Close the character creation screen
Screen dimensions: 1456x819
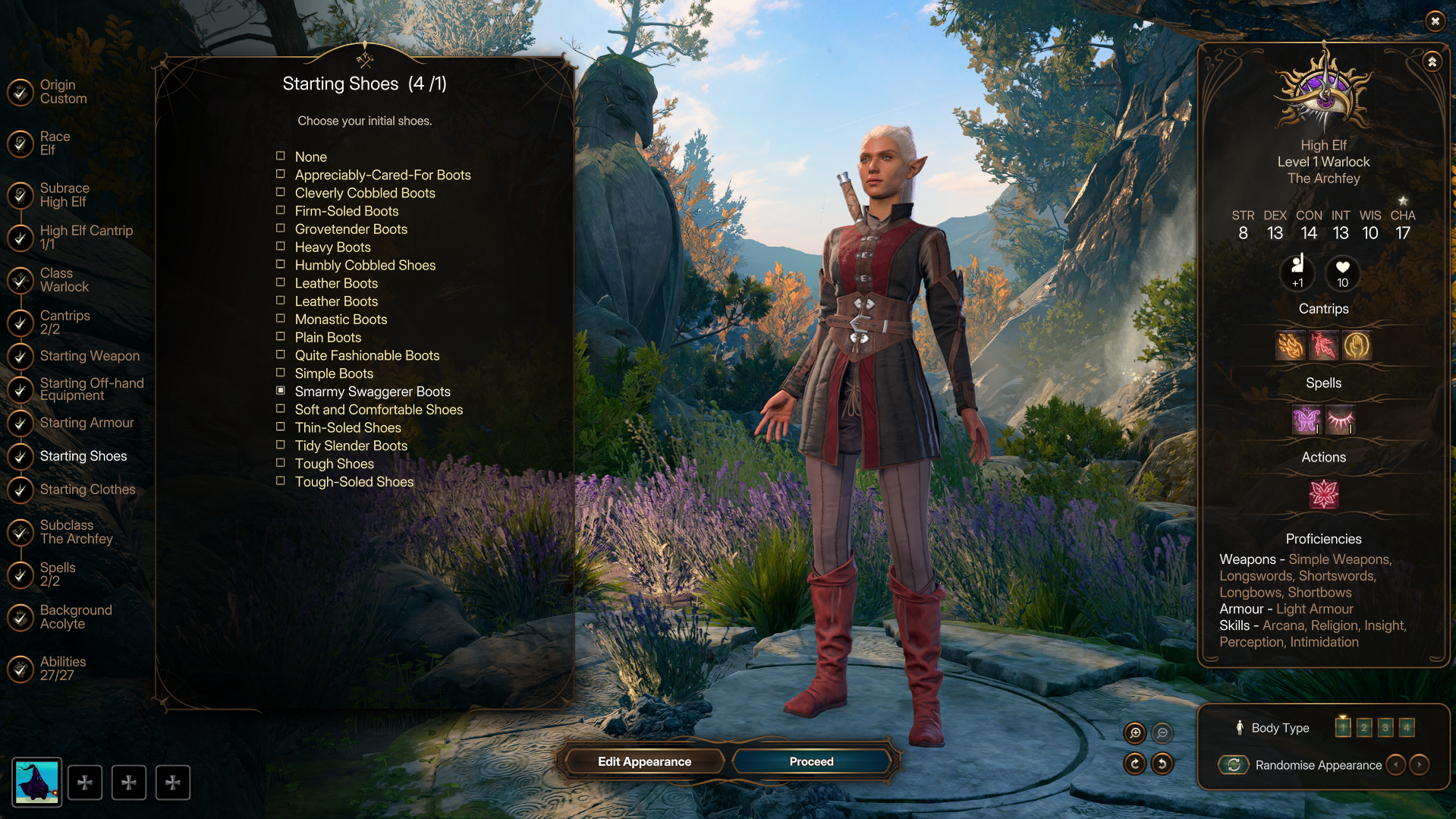tap(1435, 21)
